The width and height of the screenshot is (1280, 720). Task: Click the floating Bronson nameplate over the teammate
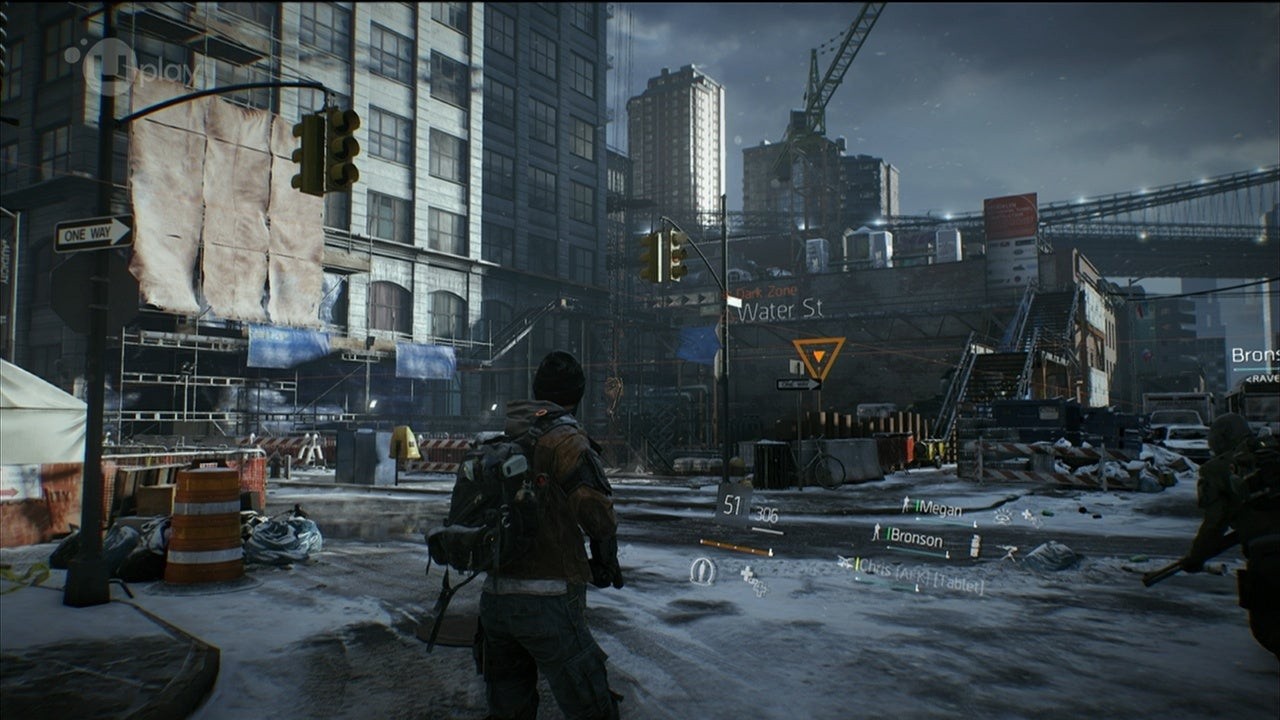(x=1253, y=356)
